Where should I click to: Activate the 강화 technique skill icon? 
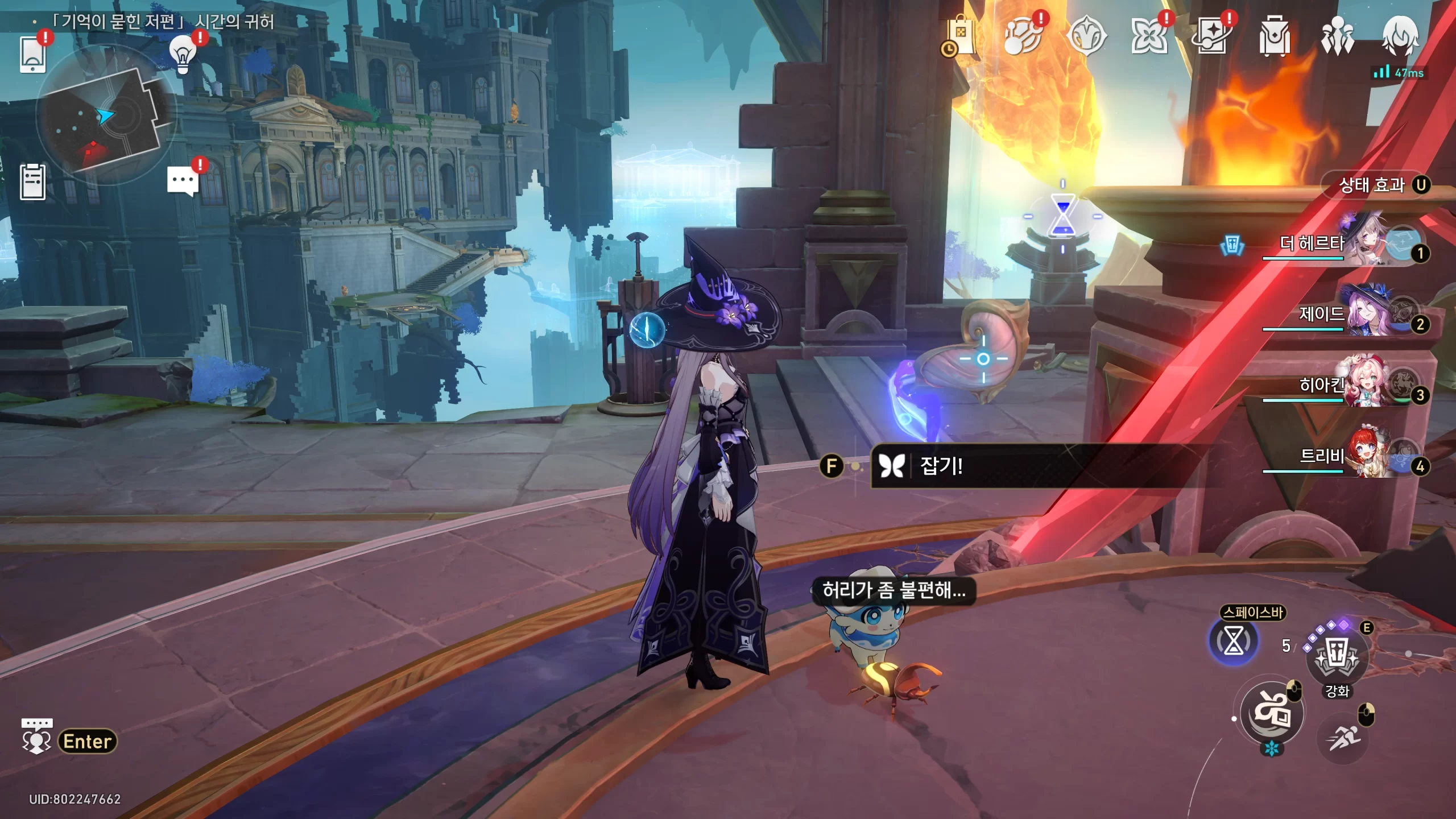tap(1337, 657)
